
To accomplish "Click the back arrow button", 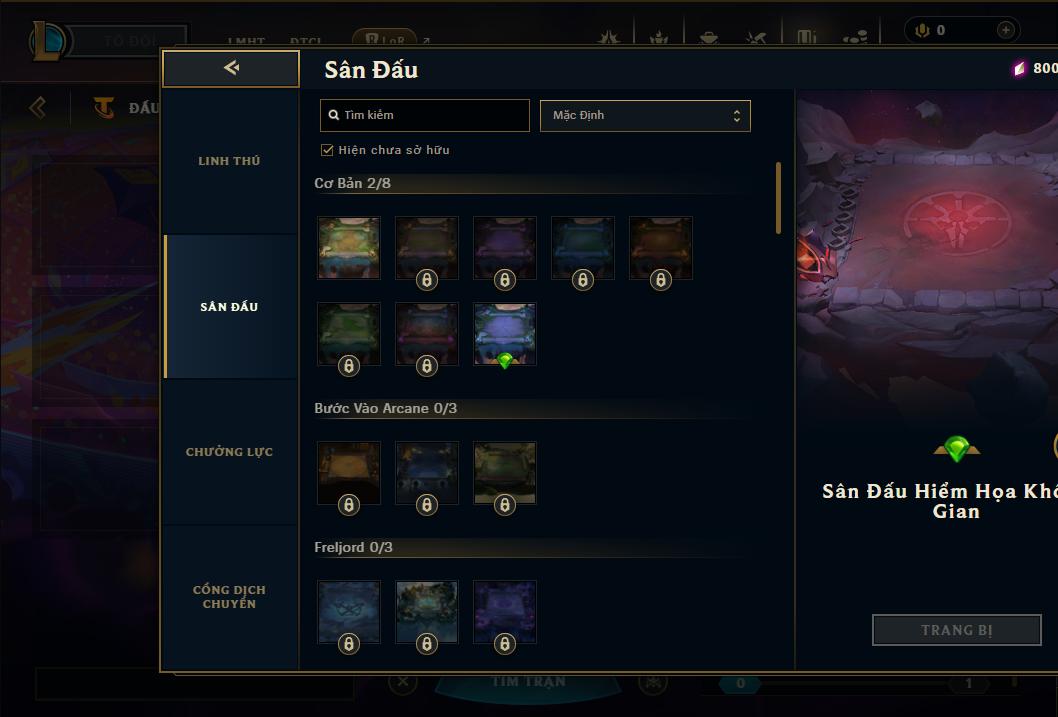I will pyautogui.click(x=231, y=68).
